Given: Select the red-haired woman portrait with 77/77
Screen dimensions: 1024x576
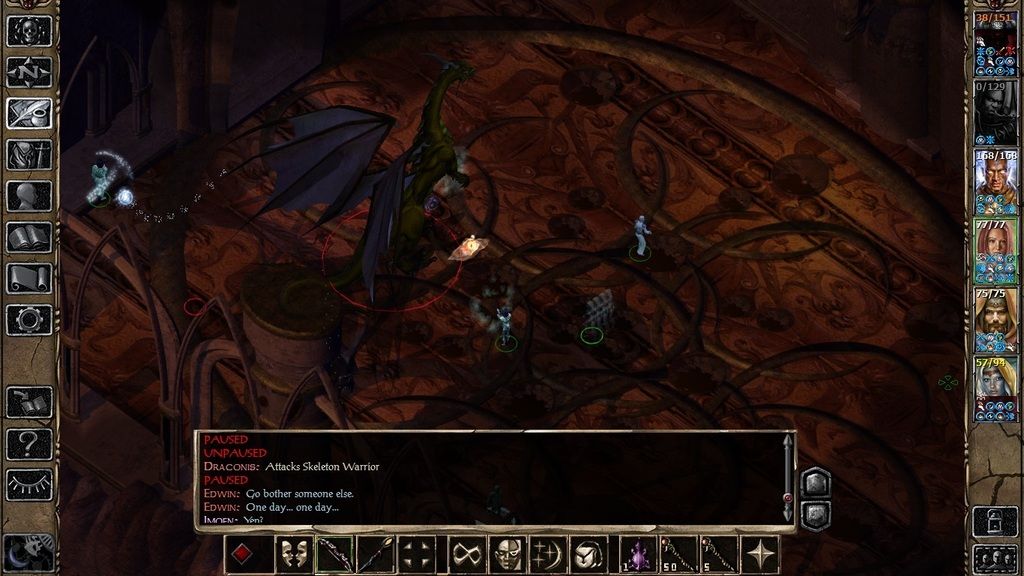Looking at the screenshot, I should 996,250.
